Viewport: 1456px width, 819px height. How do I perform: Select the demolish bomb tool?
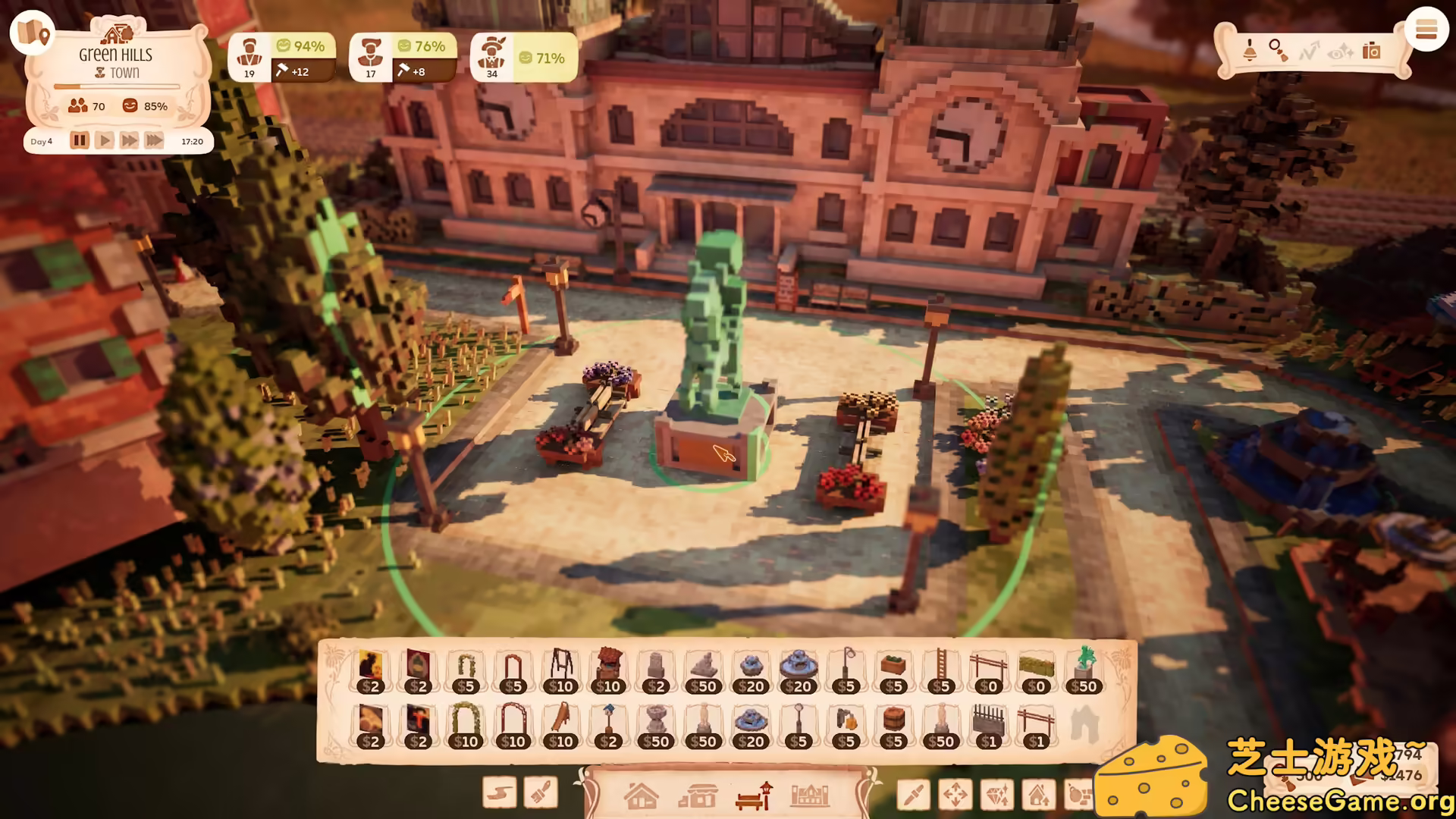1080,794
